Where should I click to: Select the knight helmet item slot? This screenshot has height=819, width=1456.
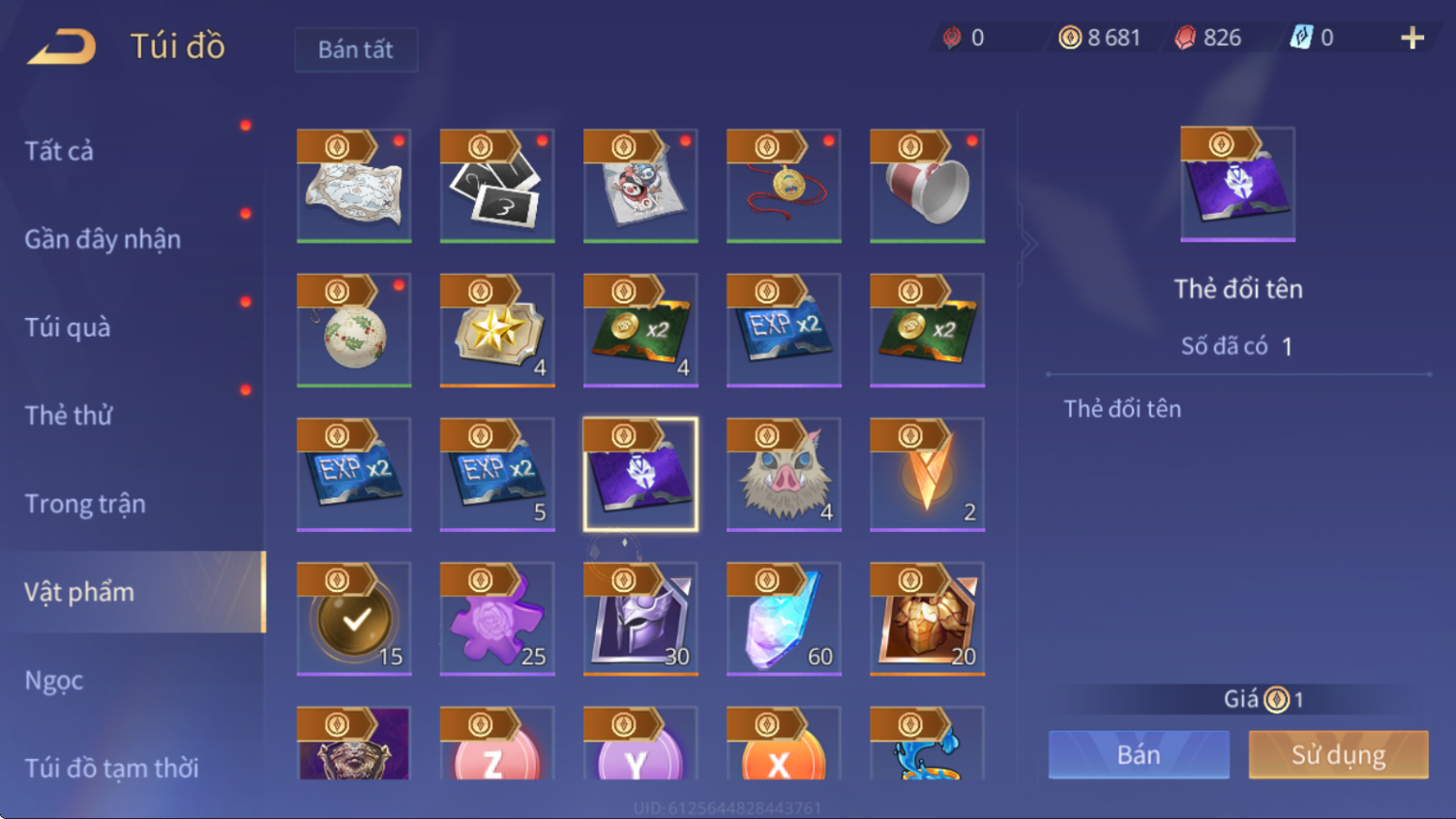(640, 619)
